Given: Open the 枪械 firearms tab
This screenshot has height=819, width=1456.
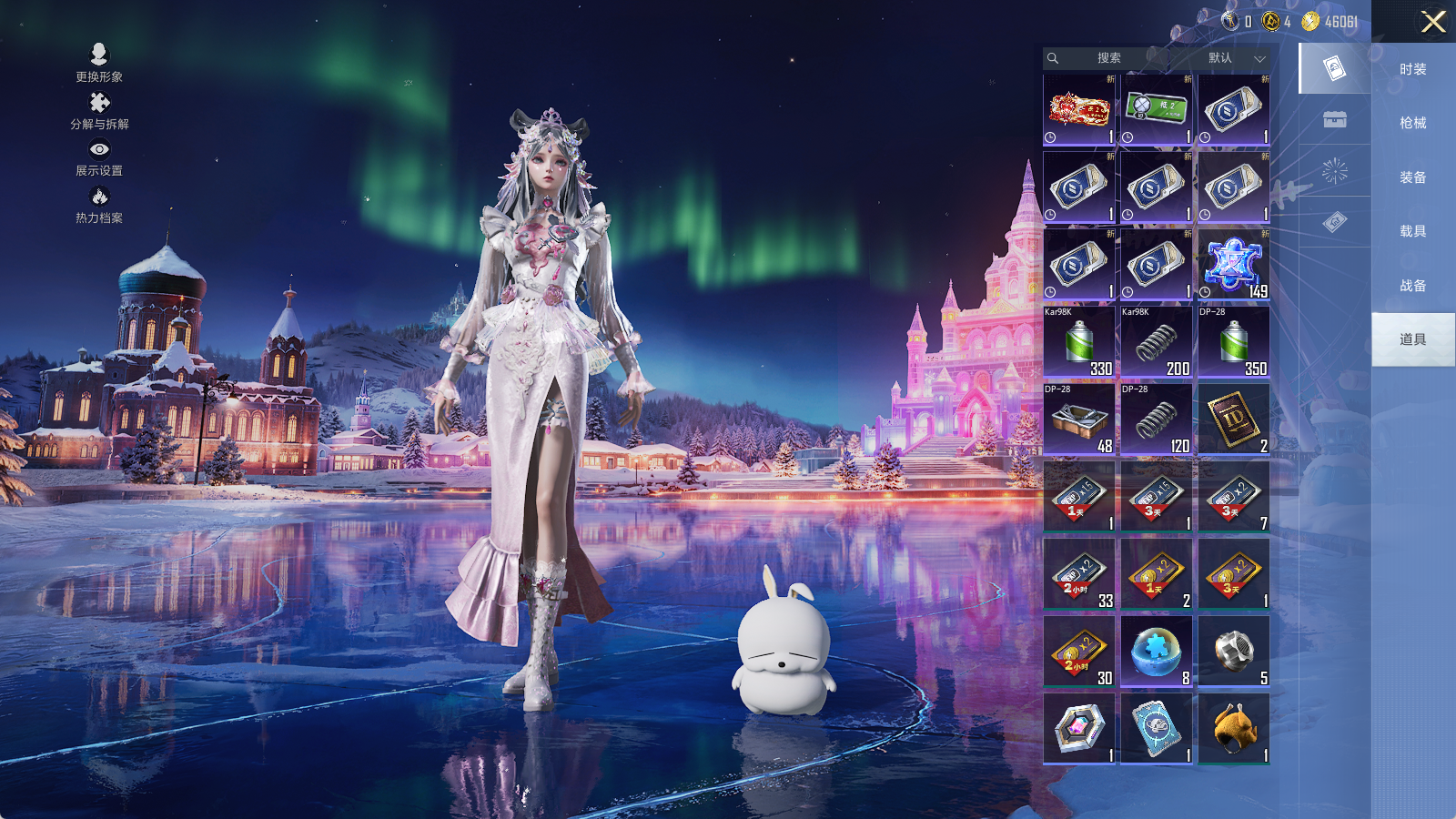Looking at the screenshot, I should coord(1412,123).
